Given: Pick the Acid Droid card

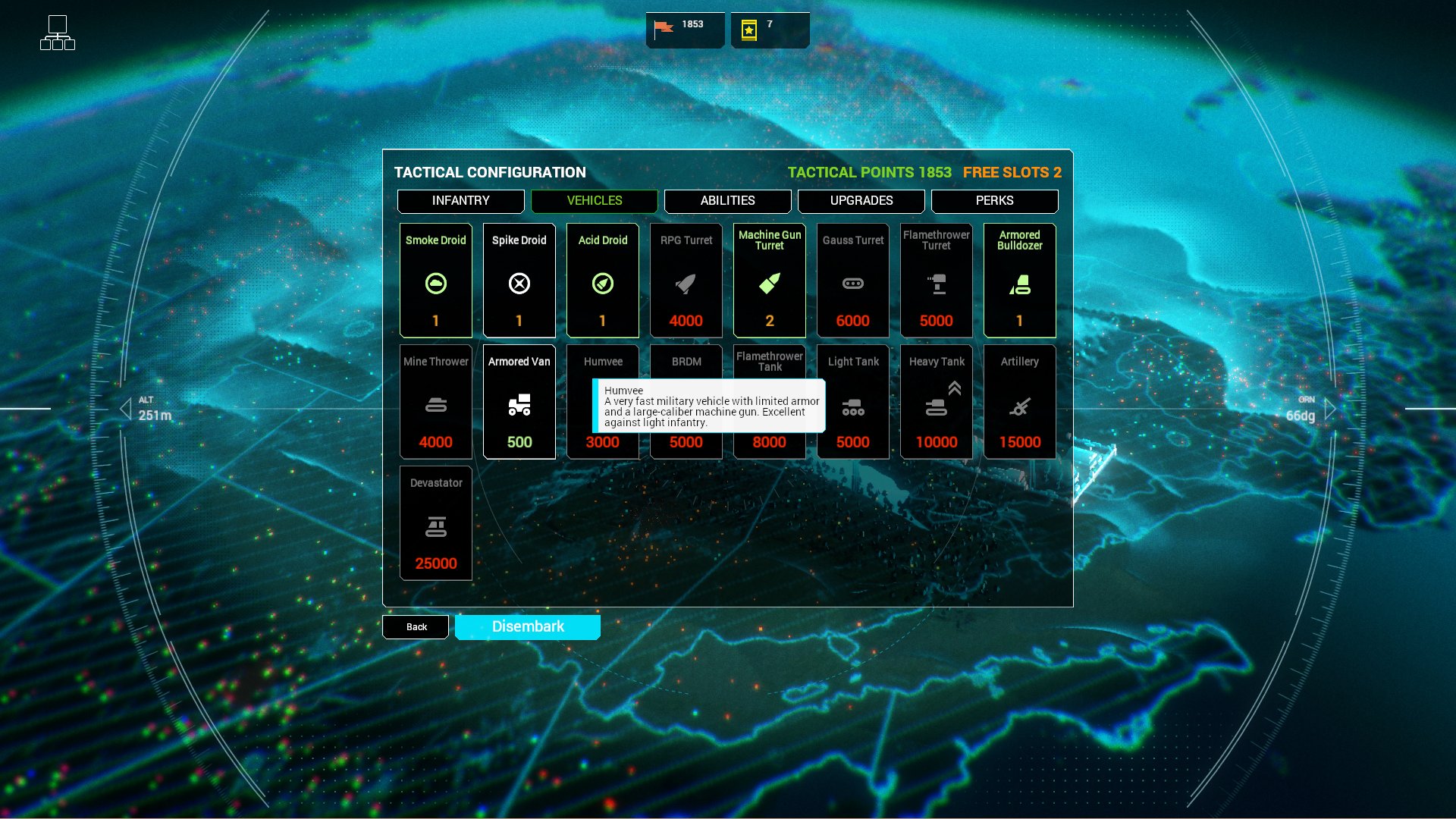Looking at the screenshot, I should (x=603, y=281).
